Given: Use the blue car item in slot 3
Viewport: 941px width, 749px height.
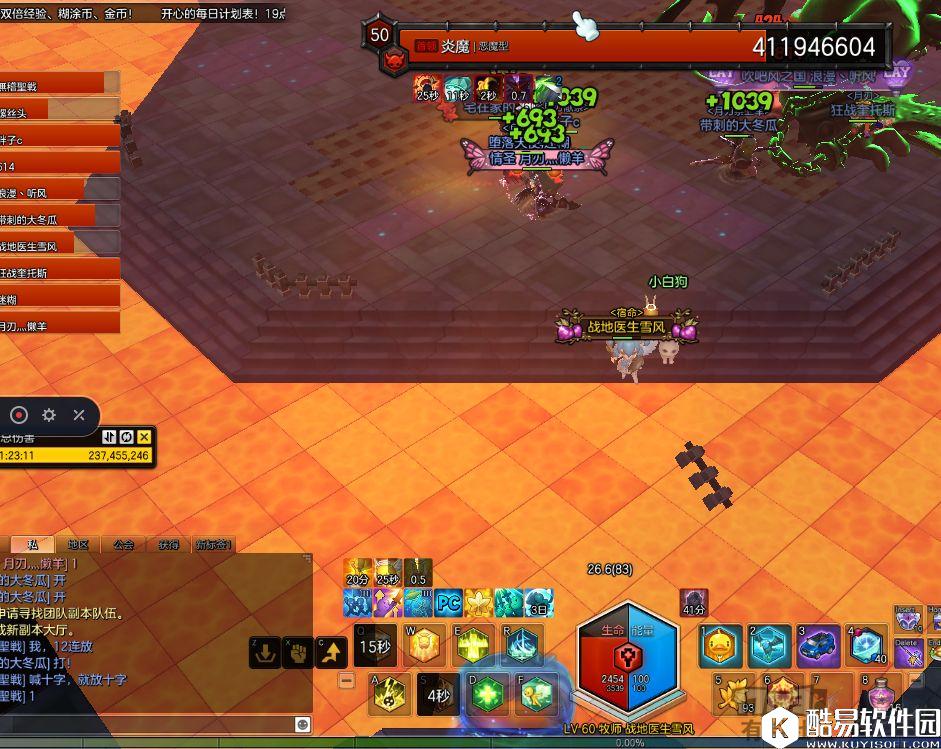Looking at the screenshot, I should tap(818, 646).
